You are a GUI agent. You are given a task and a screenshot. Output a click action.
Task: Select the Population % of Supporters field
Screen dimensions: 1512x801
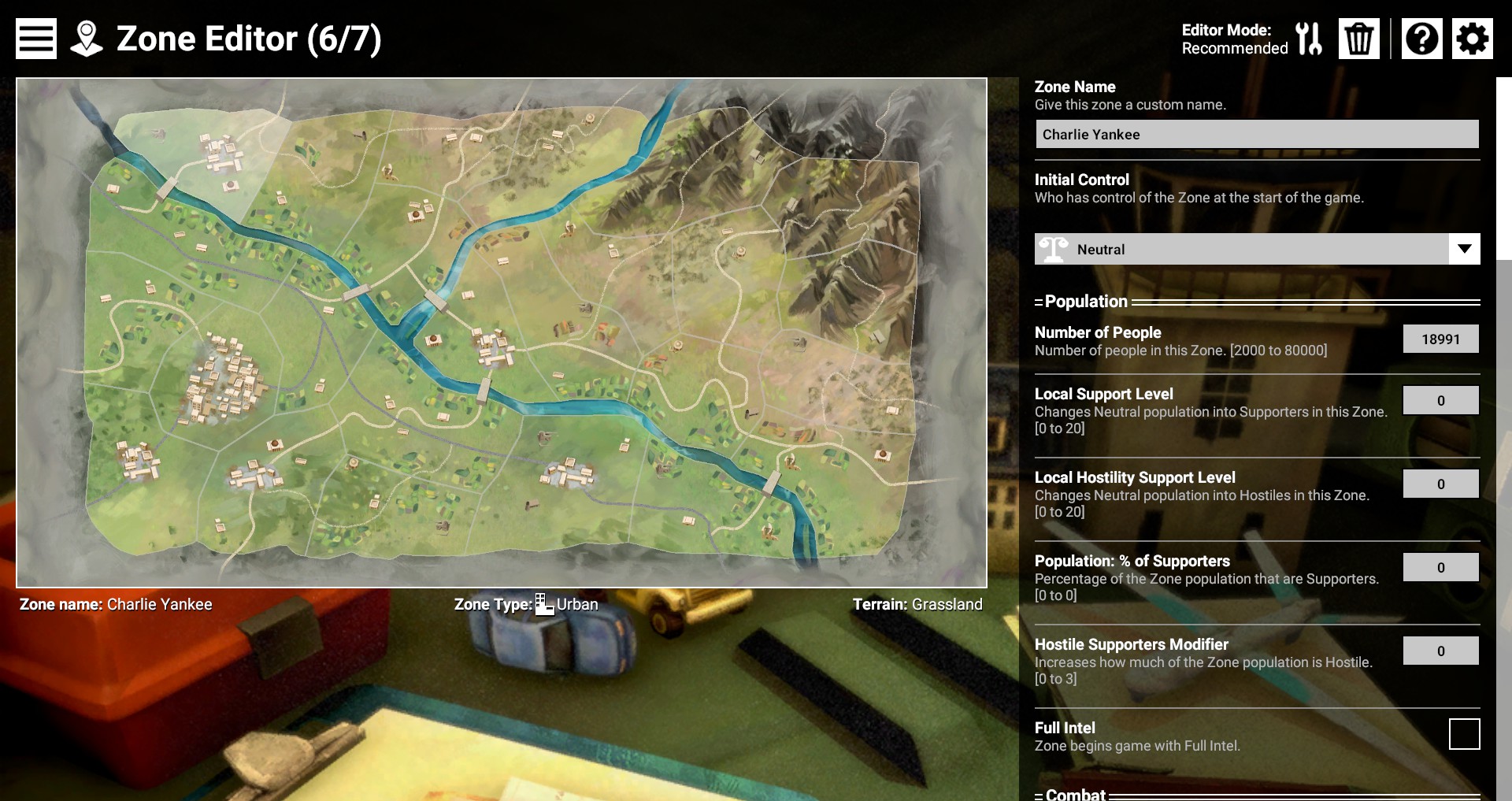coord(1440,568)
